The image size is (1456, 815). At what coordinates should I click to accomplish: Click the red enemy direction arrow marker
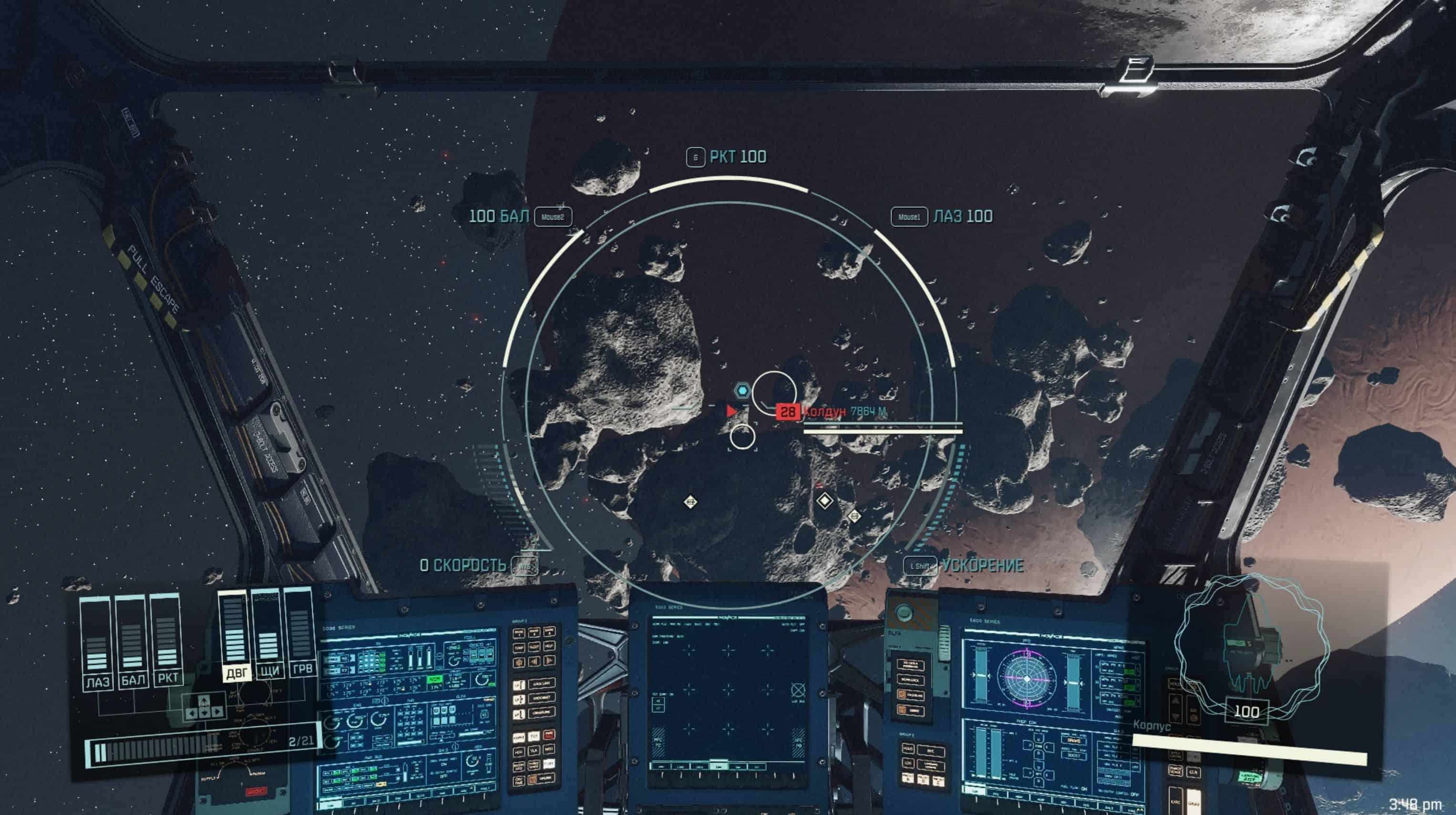[731, 411]
